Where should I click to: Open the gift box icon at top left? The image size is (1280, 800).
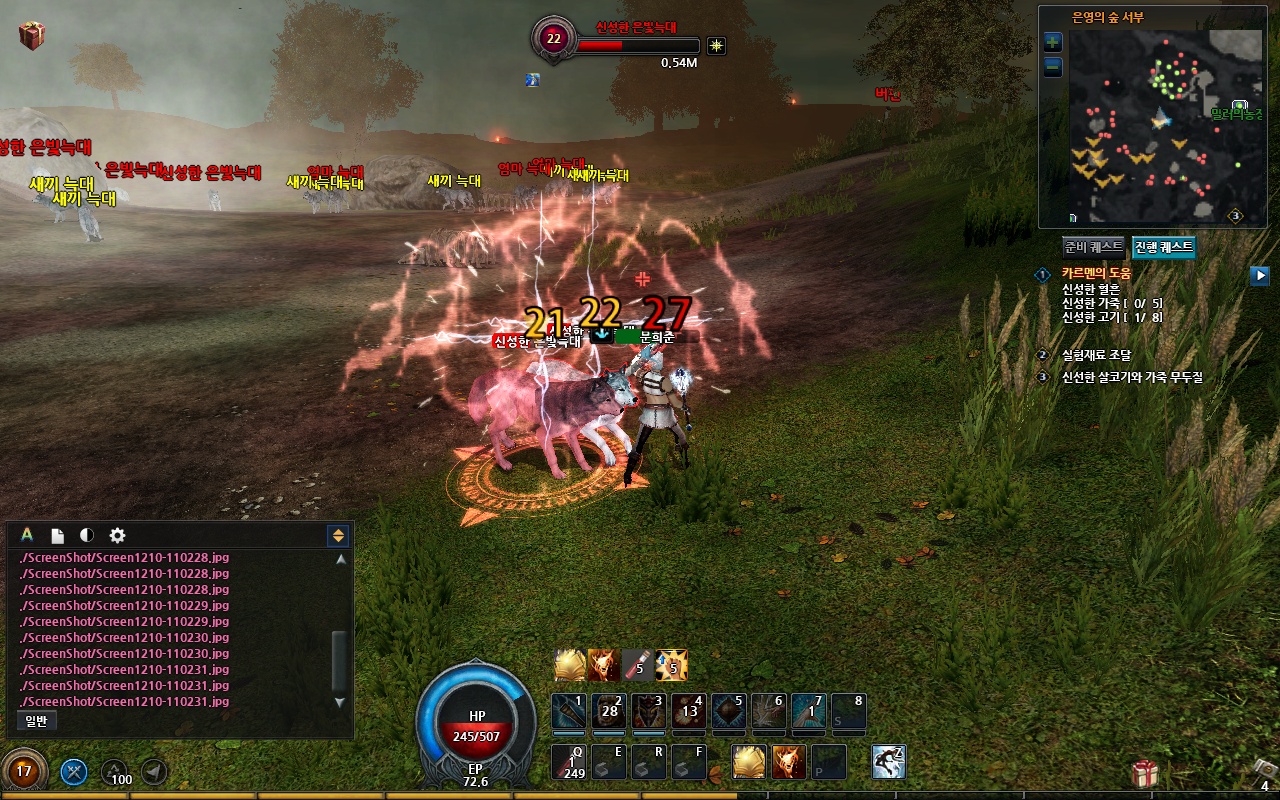click(x=32, y=36)
